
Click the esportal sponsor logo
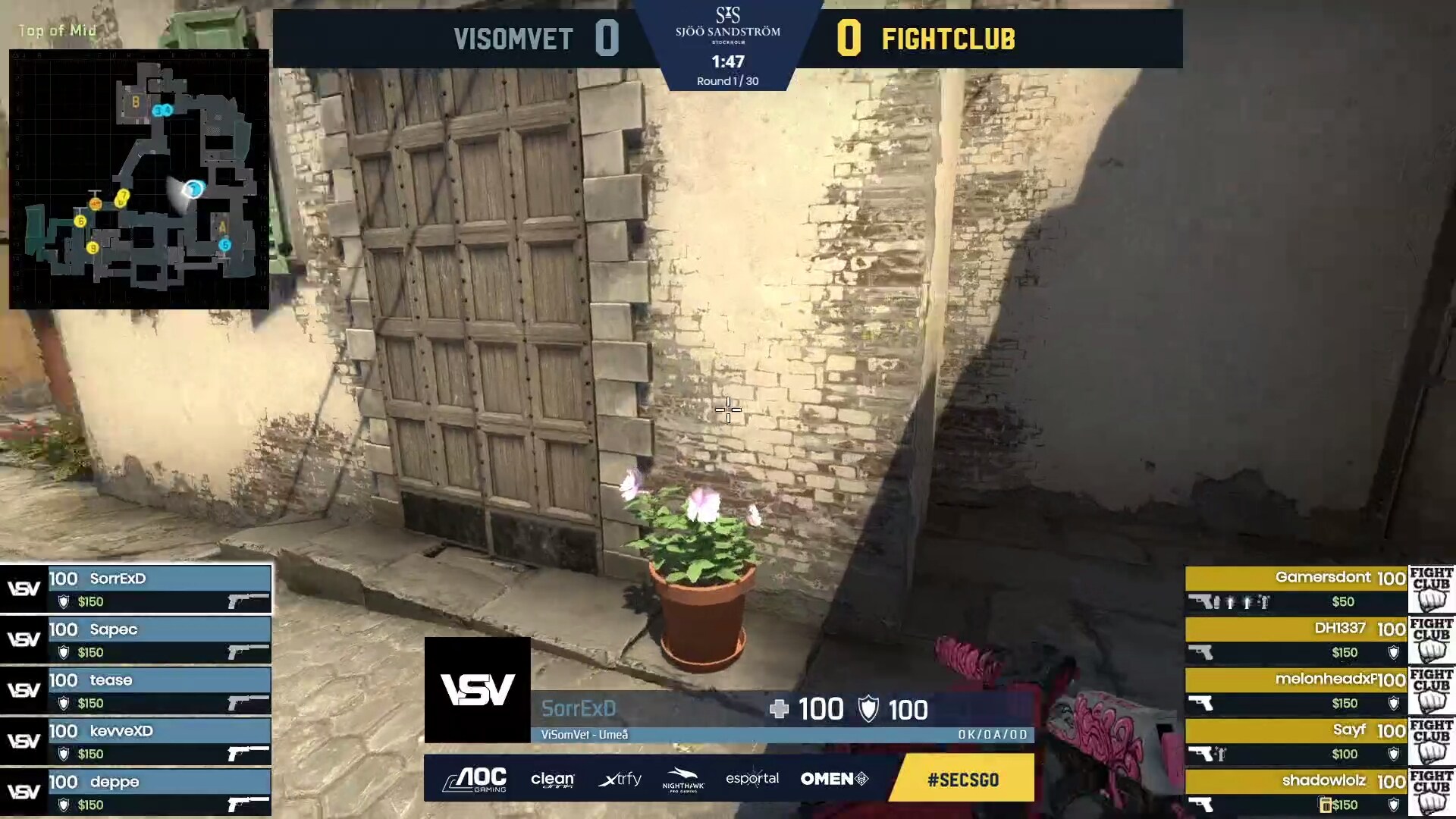[x=752, y=779]
